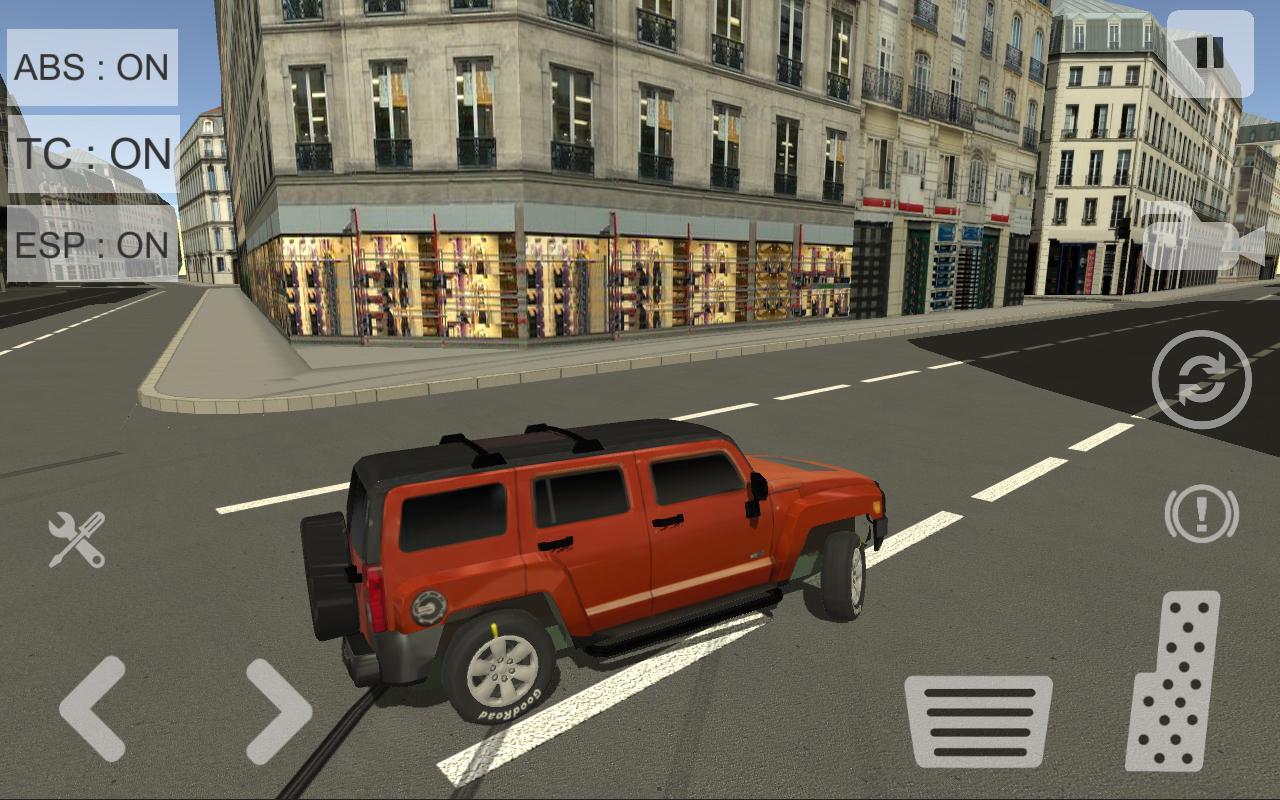Toggle the TC : ON setting

pyautogui.click(x=92, y=154)
